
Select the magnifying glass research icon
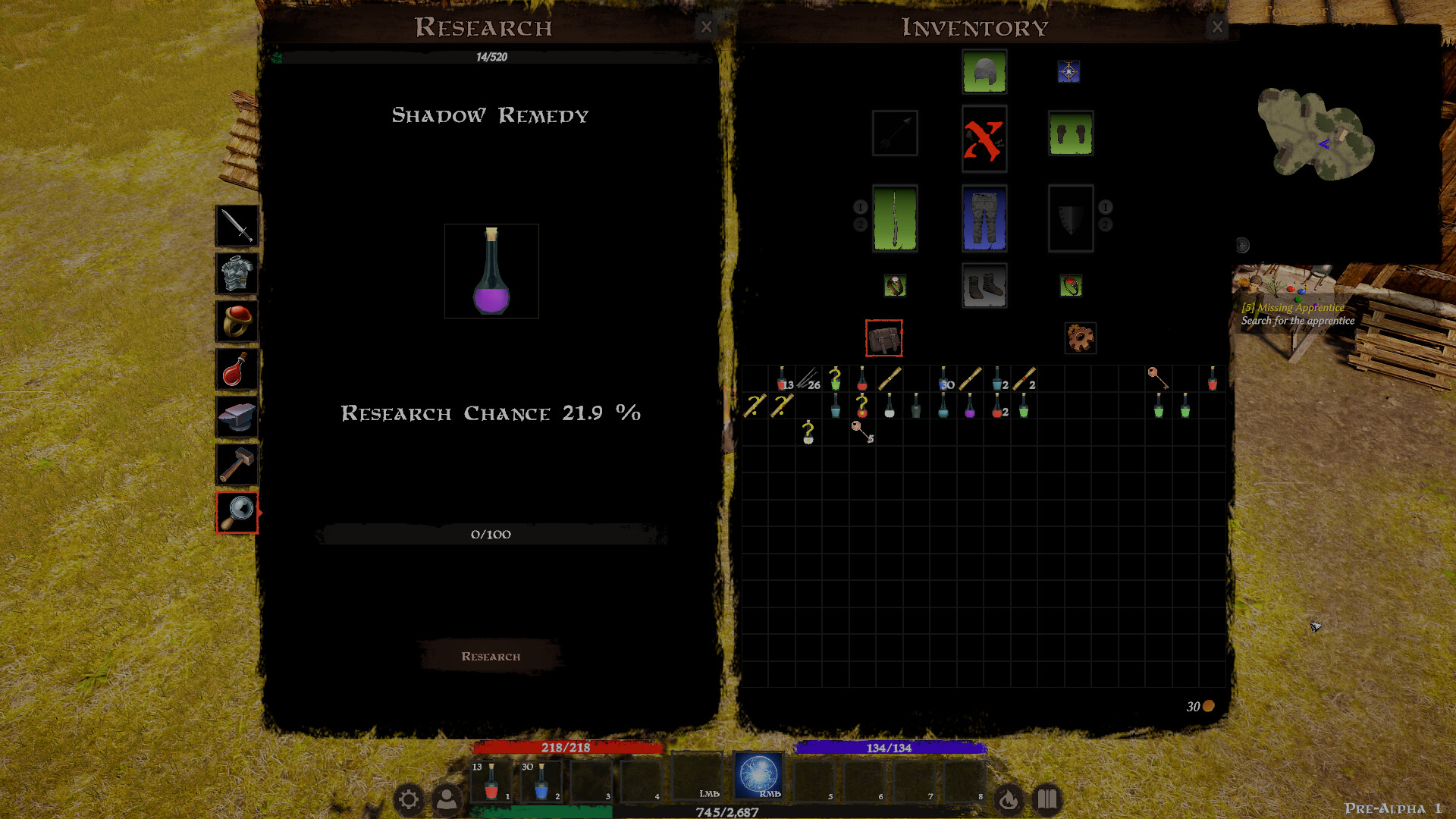(x=236, y=514)
